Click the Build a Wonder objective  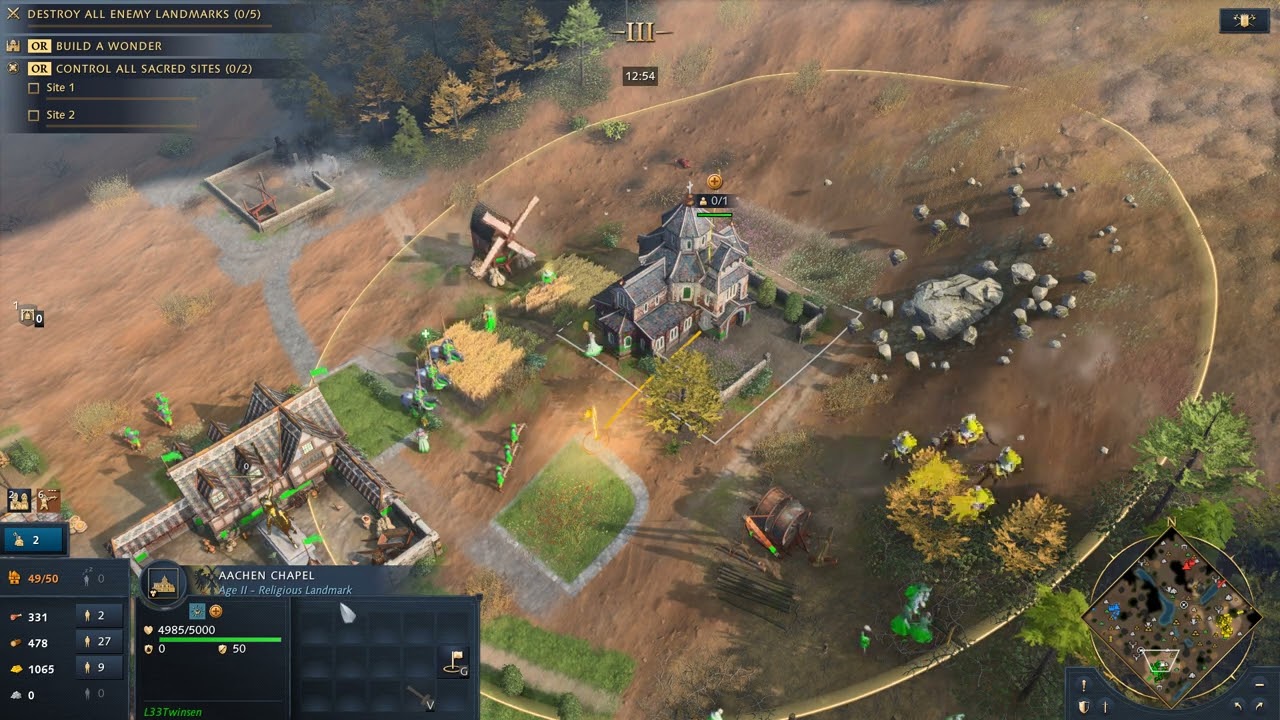tap(108, 46)
